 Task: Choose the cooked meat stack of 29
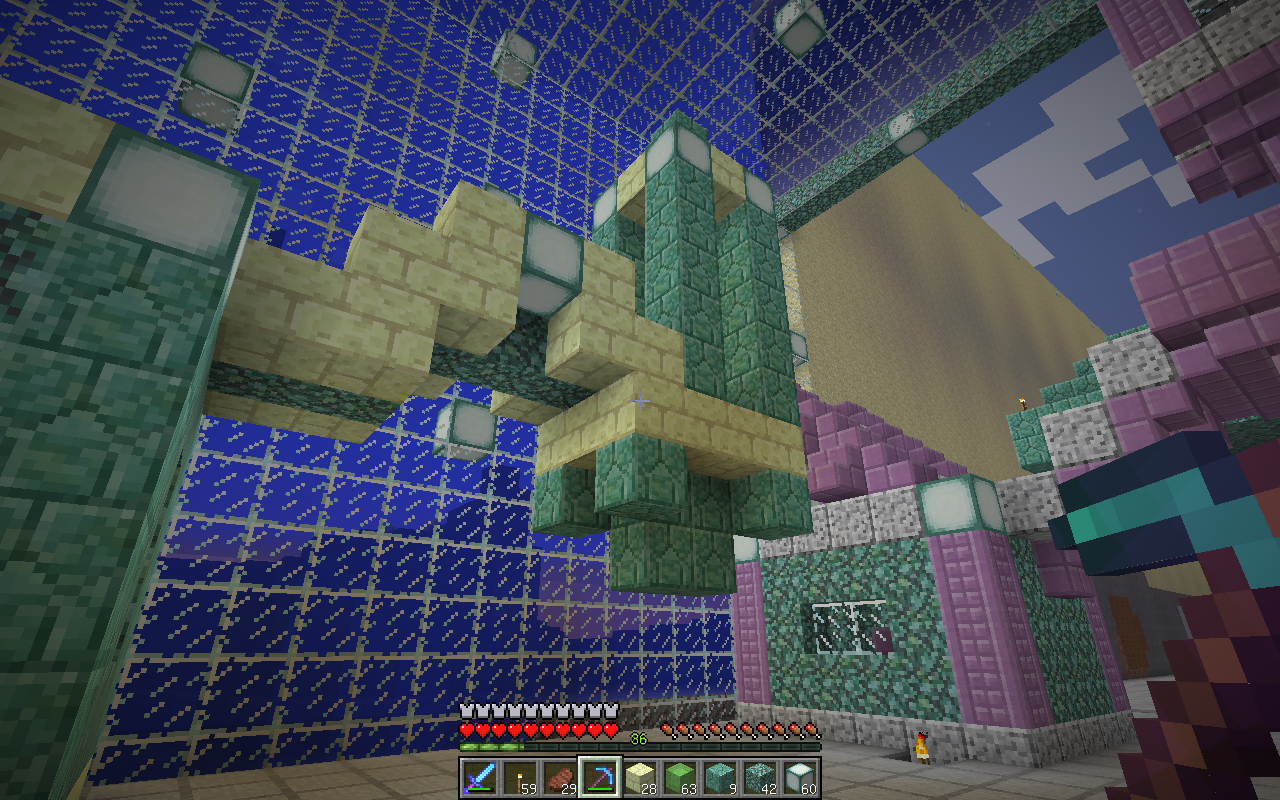tap(559, 777)
